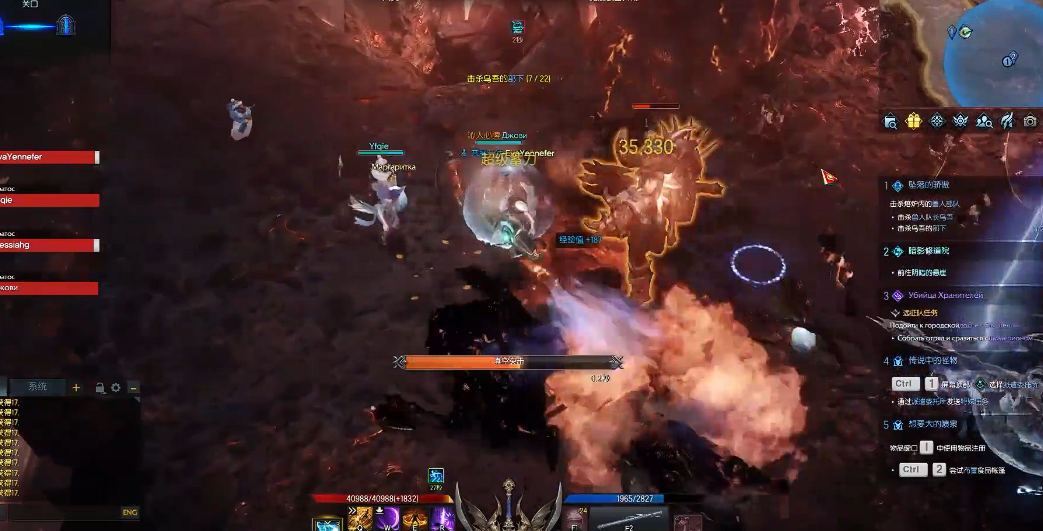Activate the R purple lightning skill
The width and height of the screenshot is (1043, 531).
(x=442, y=519)
